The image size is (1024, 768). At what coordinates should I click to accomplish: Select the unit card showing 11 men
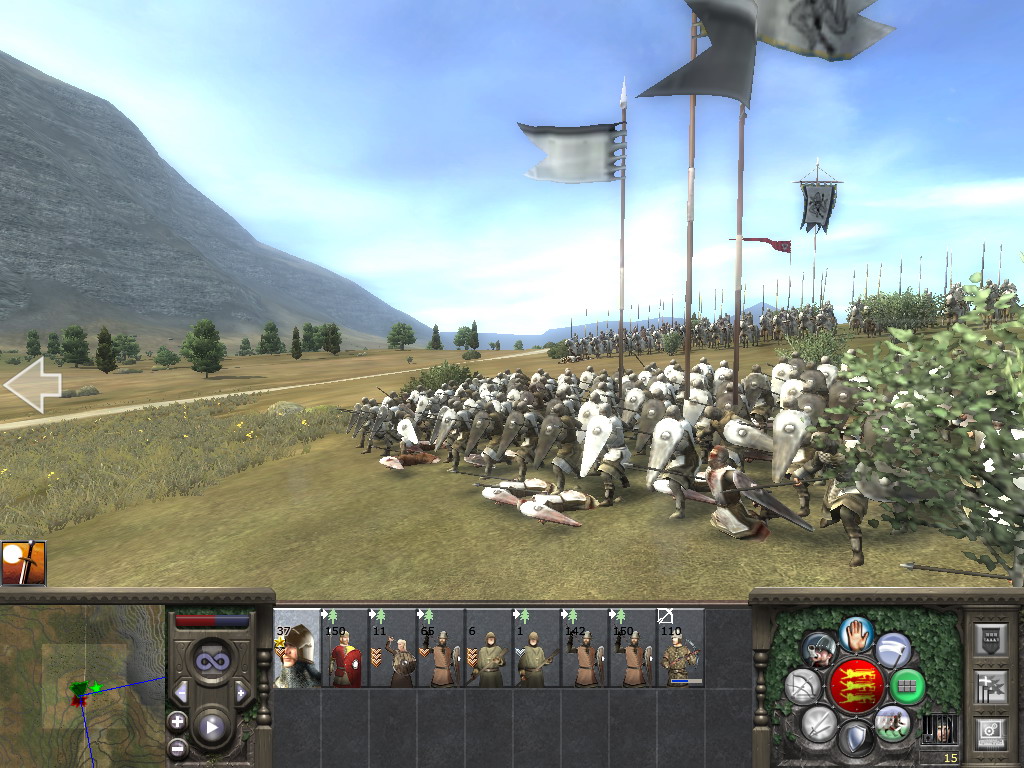point(393,648)
